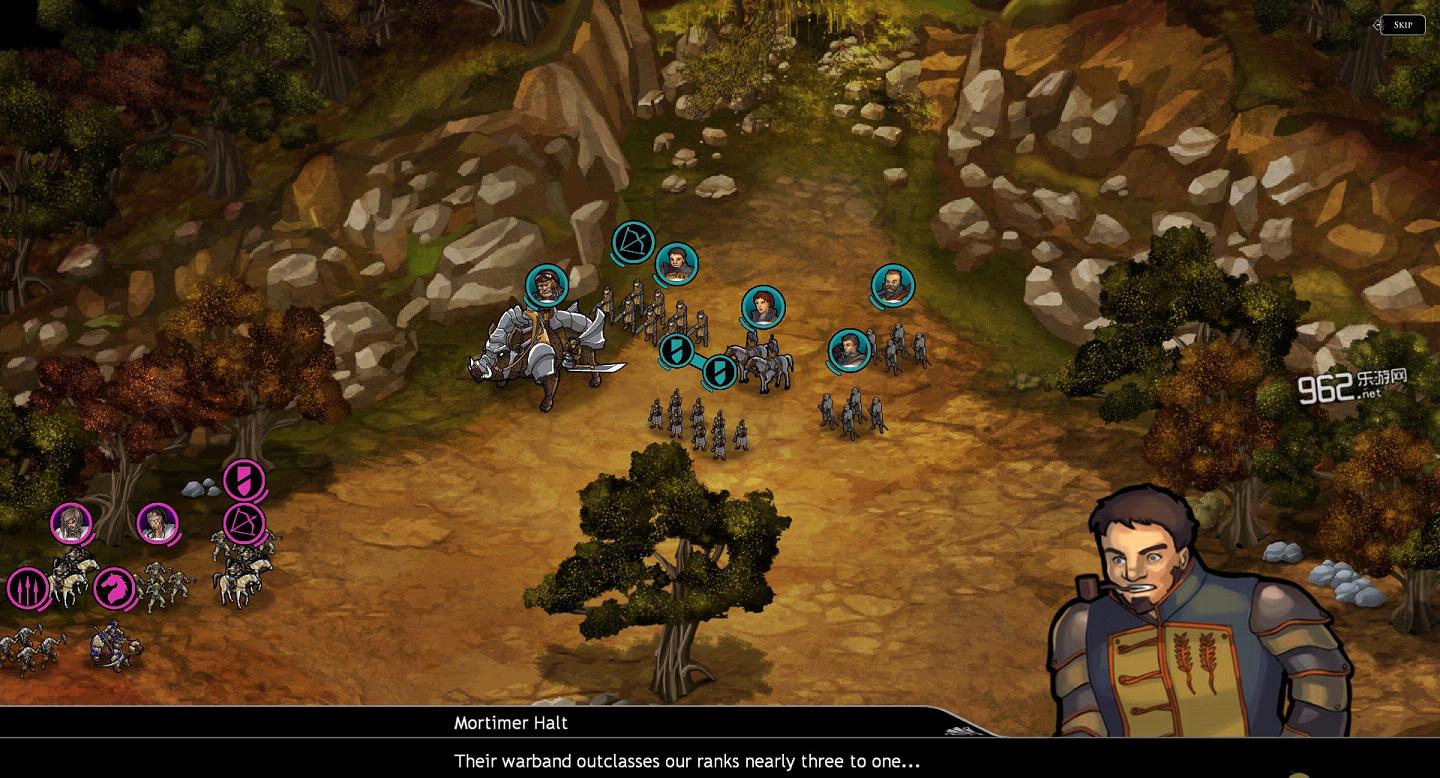The width and height of the screenshot is (1440, 778).
Task: Skip the cutscene dialogue
Action: point(1402,25)
